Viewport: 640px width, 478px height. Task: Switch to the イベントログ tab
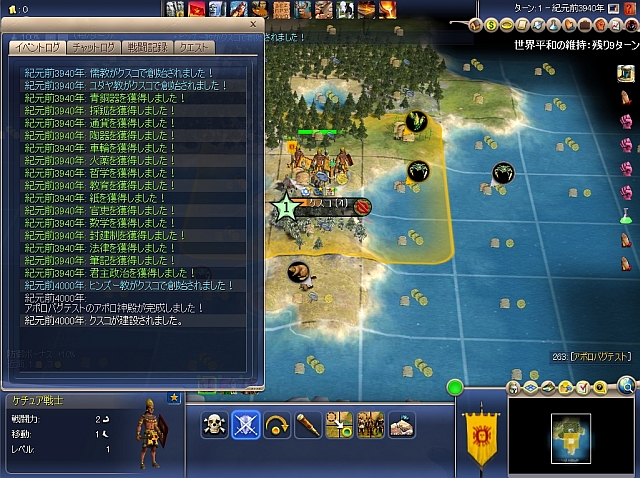36,47
